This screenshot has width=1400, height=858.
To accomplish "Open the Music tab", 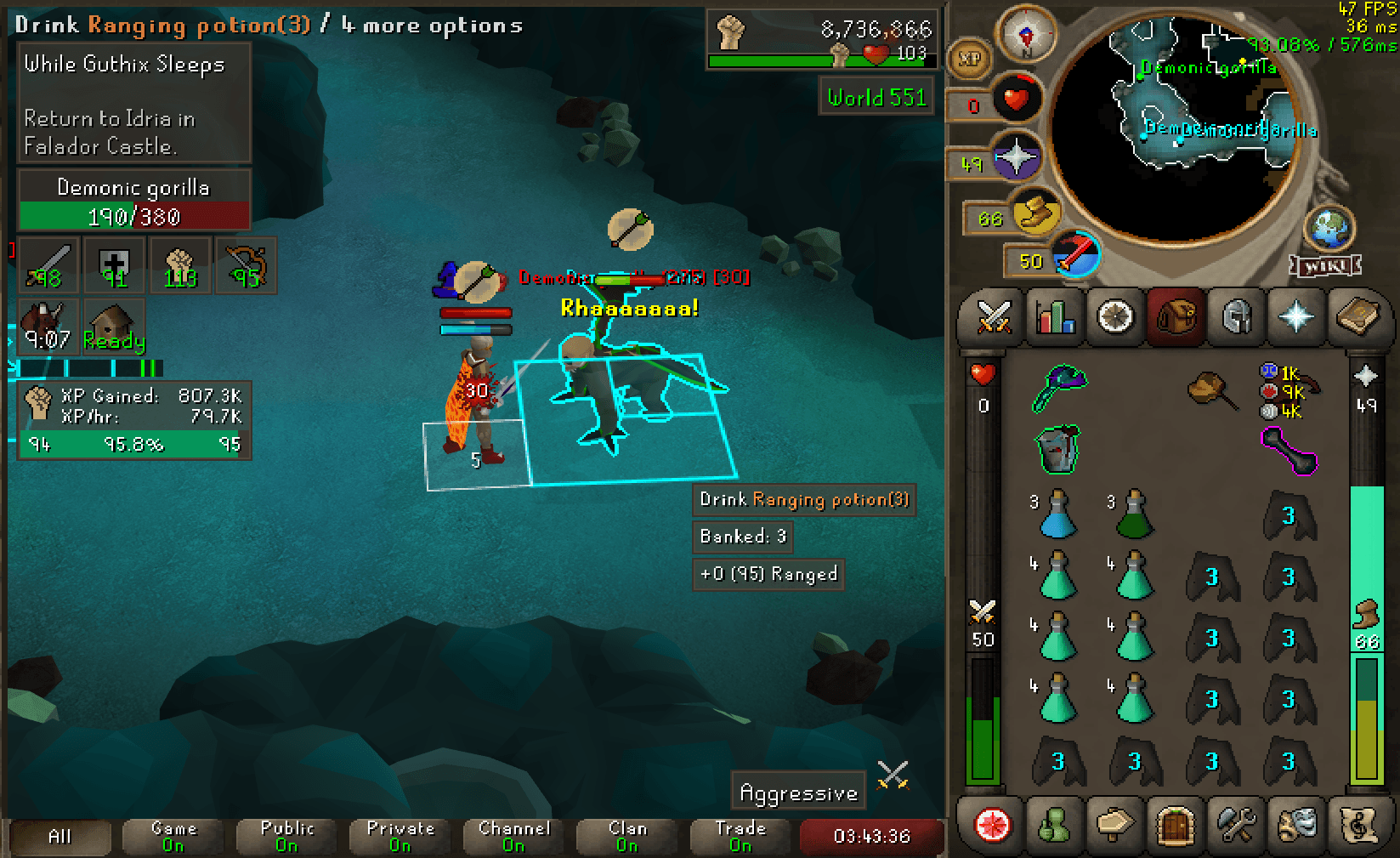I will click(x=1357, y=827).
